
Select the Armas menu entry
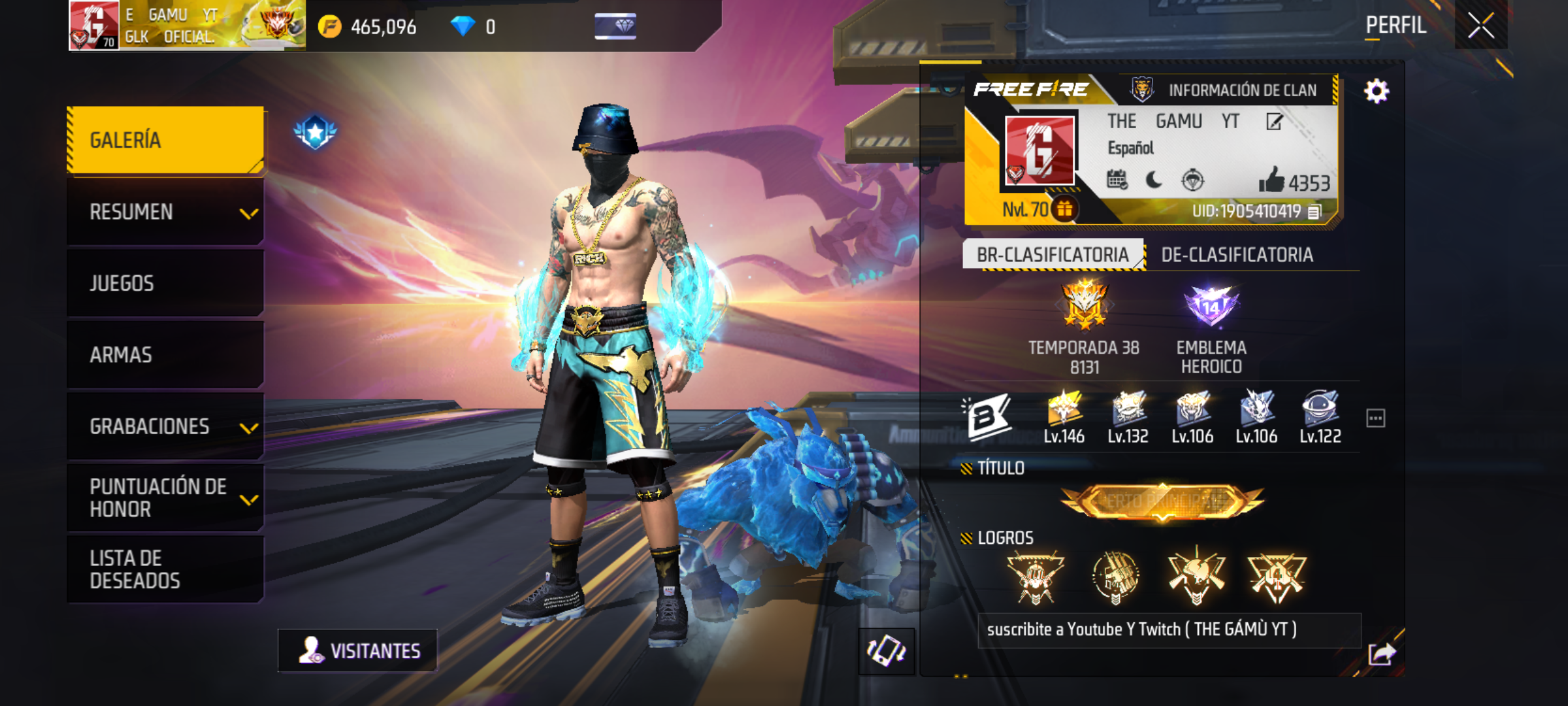click(165, 354)
